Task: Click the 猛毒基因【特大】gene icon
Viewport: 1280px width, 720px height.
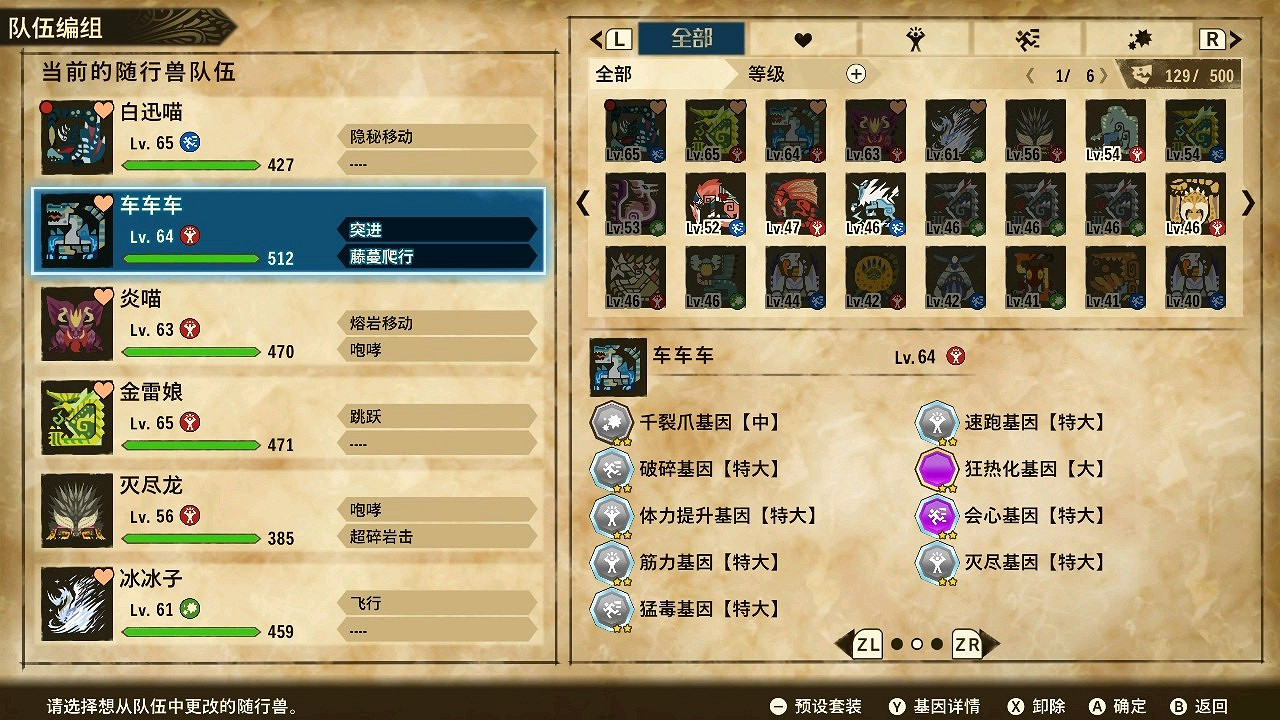Action: (x=613, y=609)
